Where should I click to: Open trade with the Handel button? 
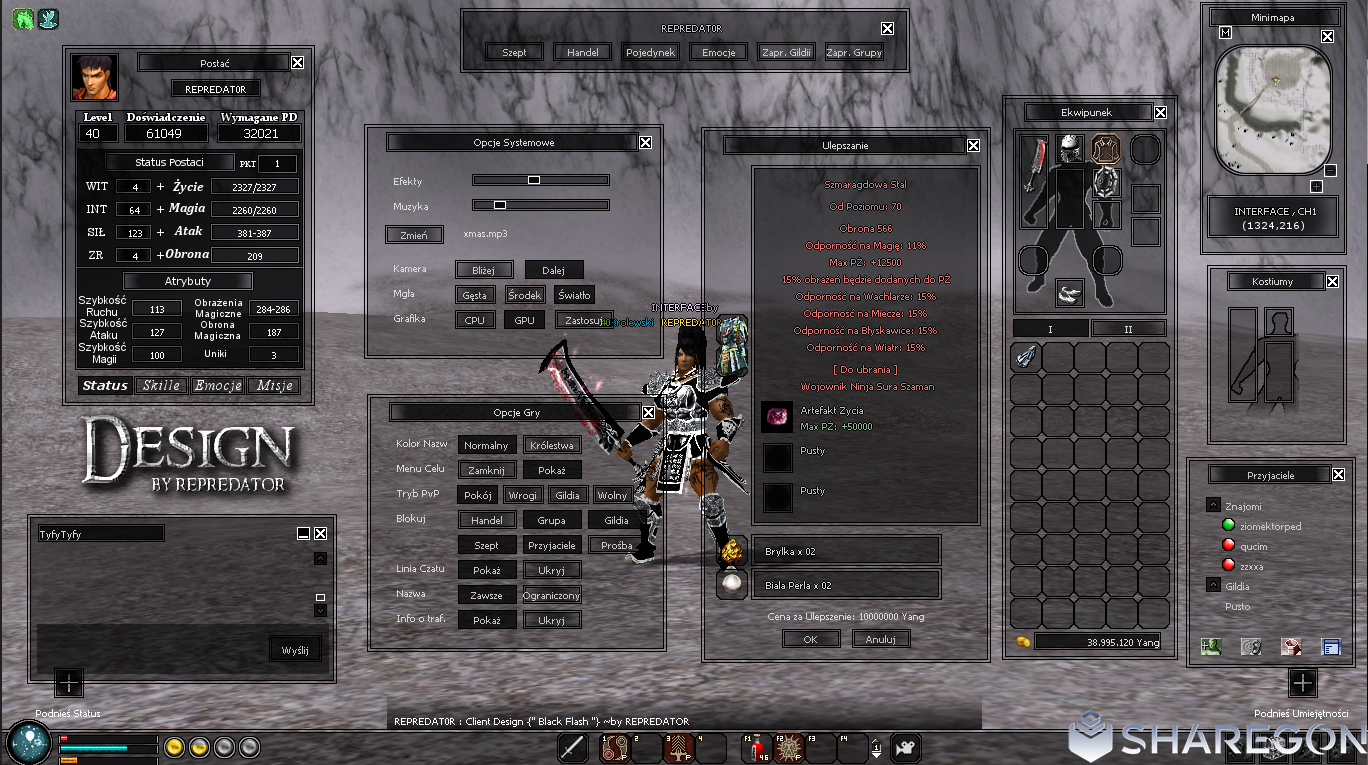(x=582, y=52)
